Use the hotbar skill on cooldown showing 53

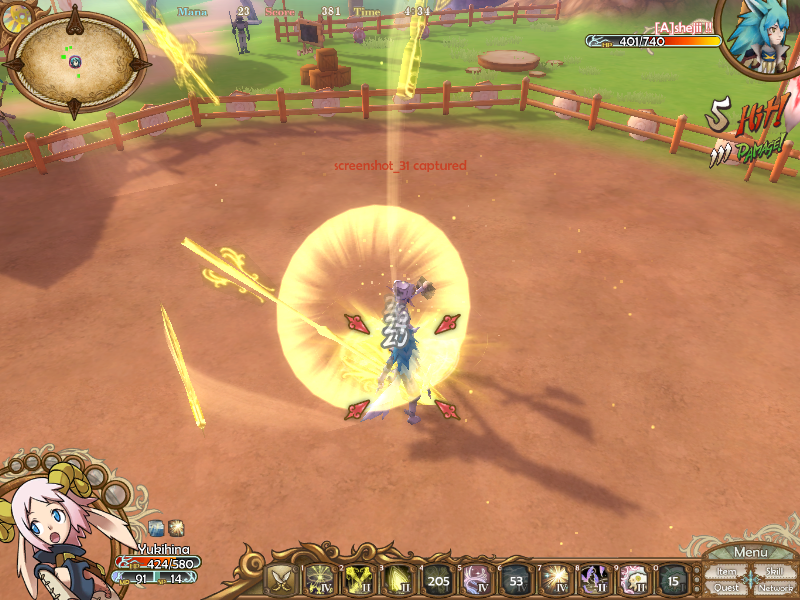click(x=516, y=579)
